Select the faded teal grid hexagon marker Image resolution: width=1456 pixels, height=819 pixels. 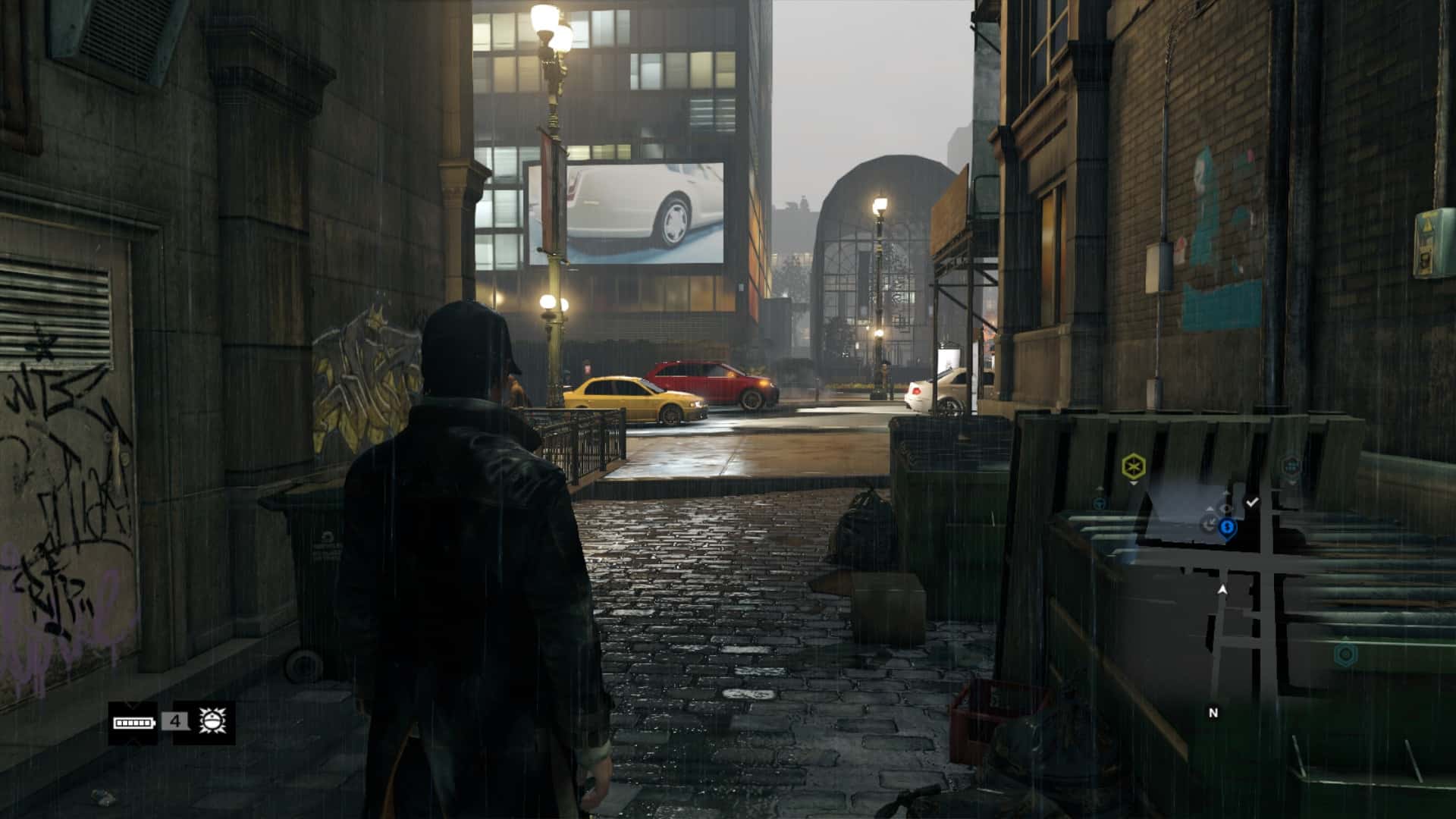[x=1291, y=465]
